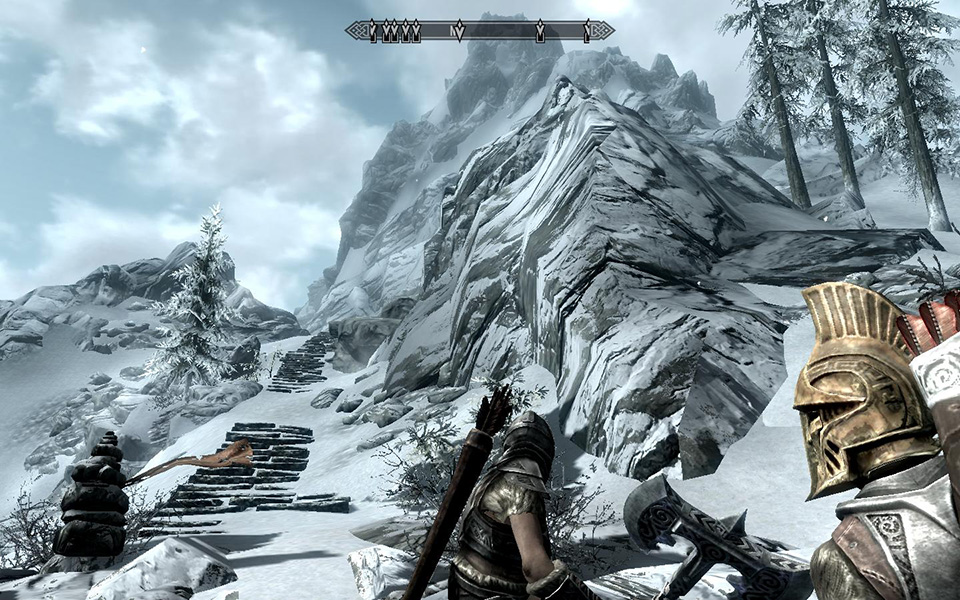Viewport: 960px width, 600px height.
Task: Click the compass bar on the HUD
Action: pos(479,31)
